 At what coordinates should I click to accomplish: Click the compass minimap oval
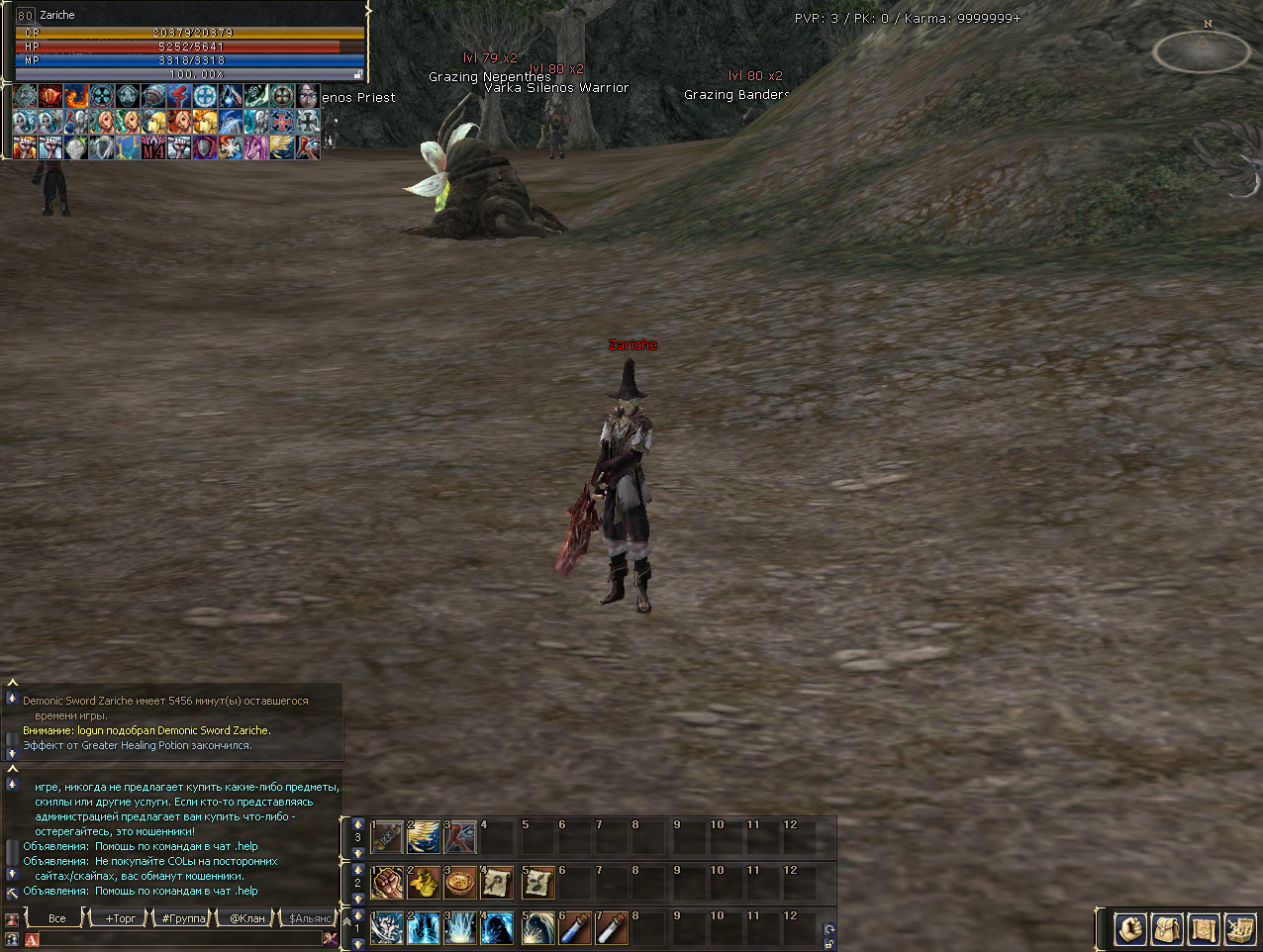pyautogui.click(x=1202, y=51)
